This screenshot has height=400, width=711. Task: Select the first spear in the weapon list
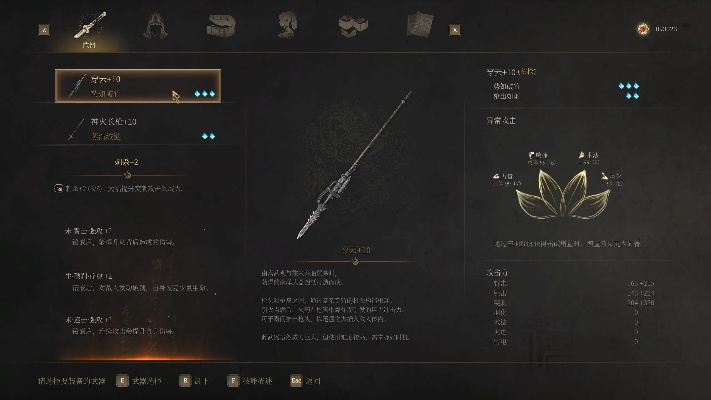[x=137, y=86]
